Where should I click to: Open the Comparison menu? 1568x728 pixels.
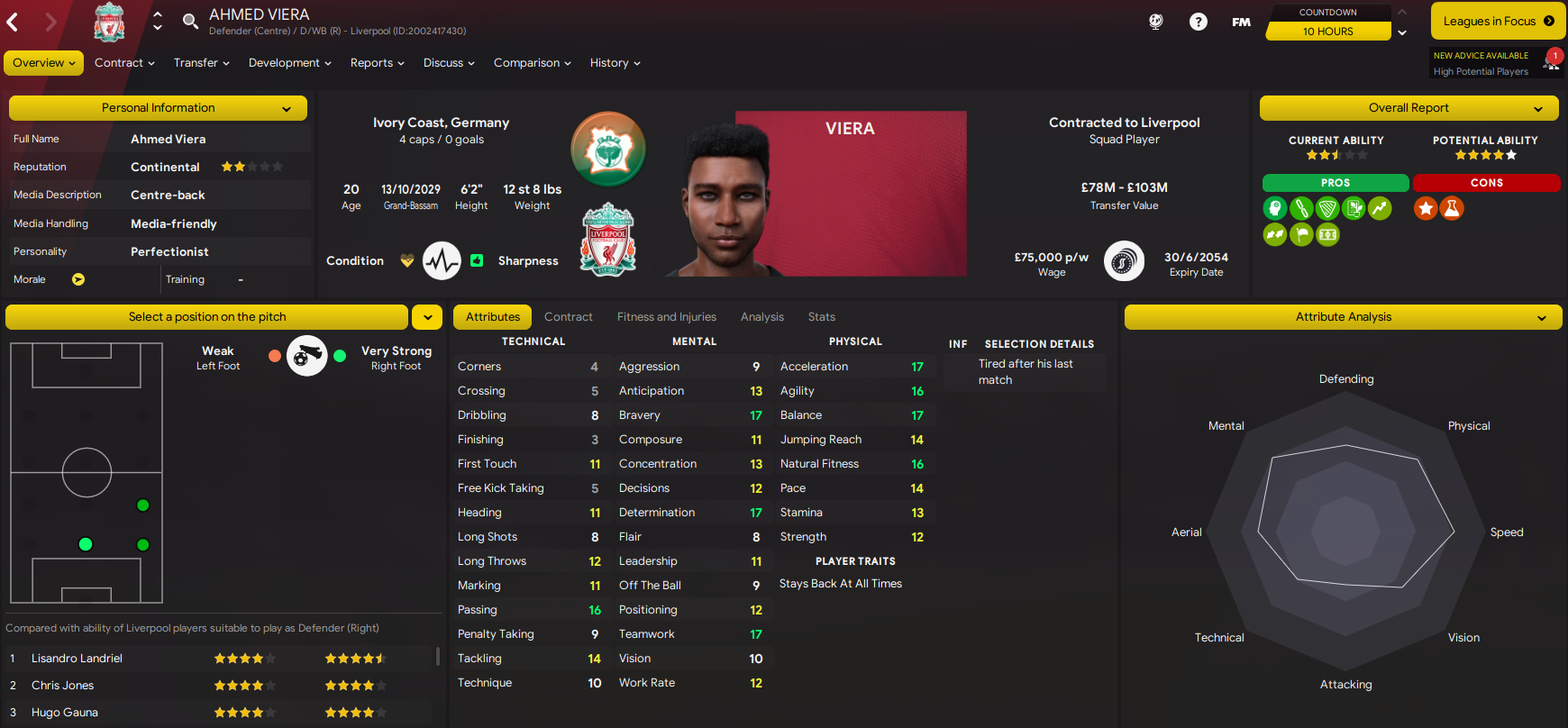[x=532, y=63]
